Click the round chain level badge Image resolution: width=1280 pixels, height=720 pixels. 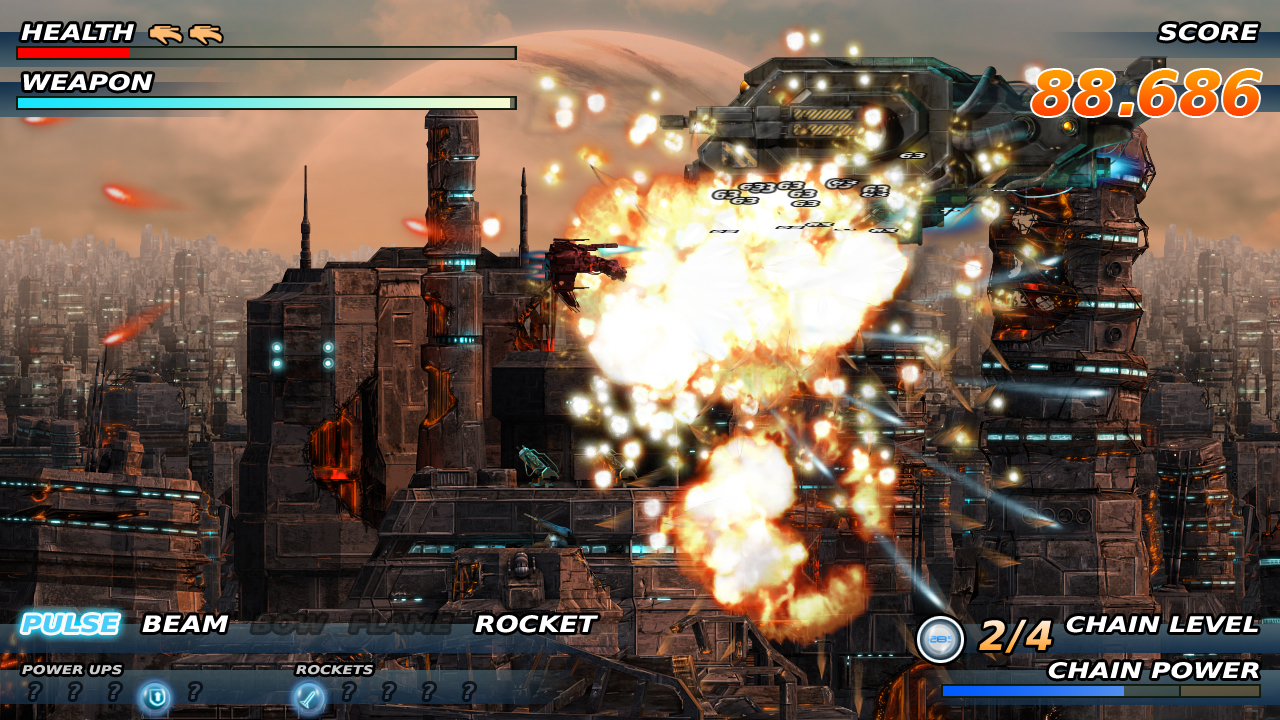[940, 640]
